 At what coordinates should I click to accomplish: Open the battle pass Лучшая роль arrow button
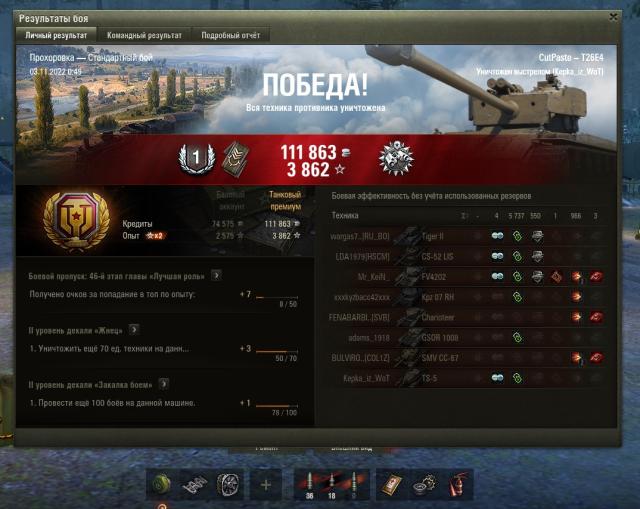[x=216, y=273]
